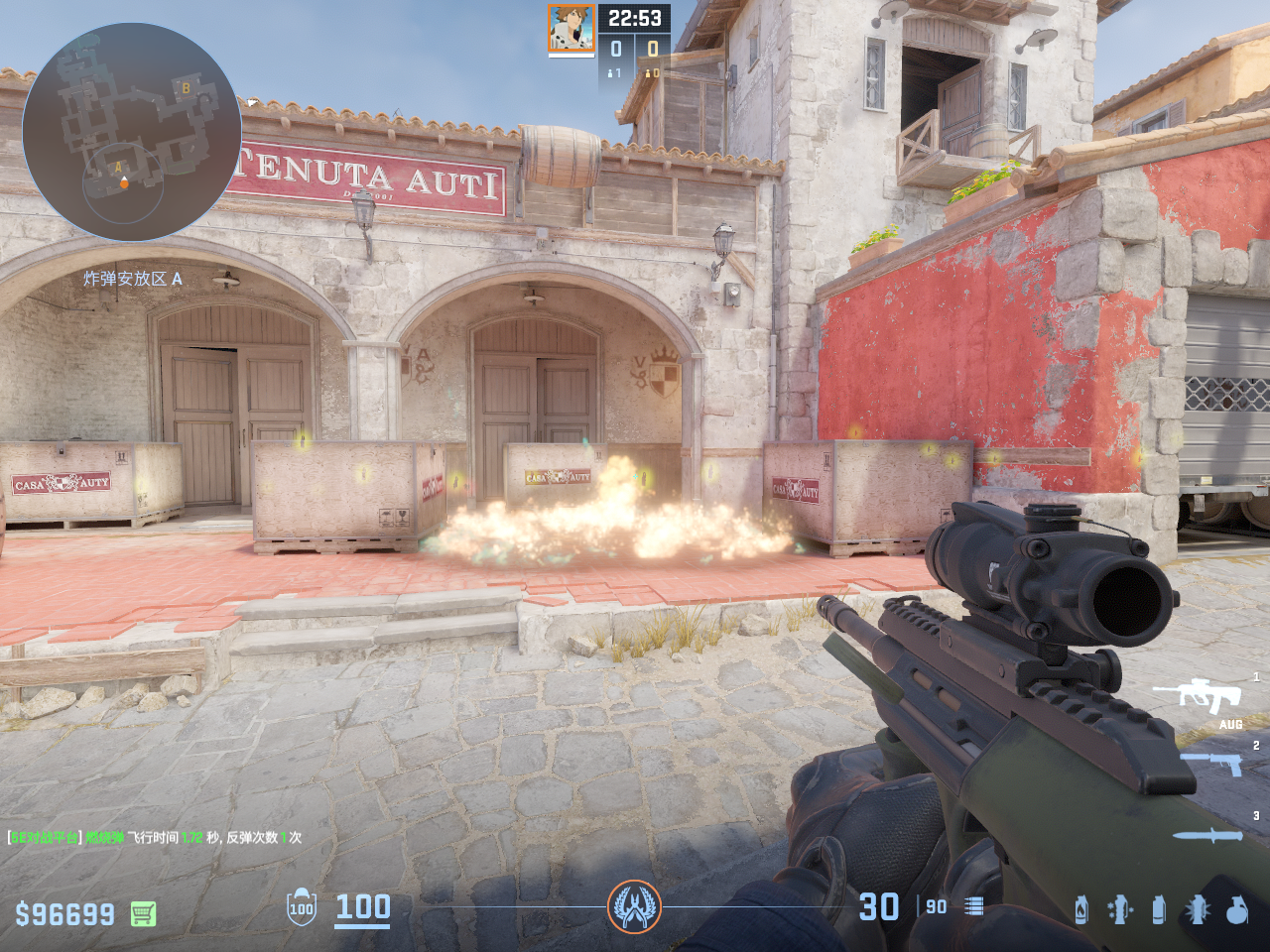Screen dimensions: 1270x952
Task: Select the AUG rifle weapon slot
Action: (x=1210, y=695)
